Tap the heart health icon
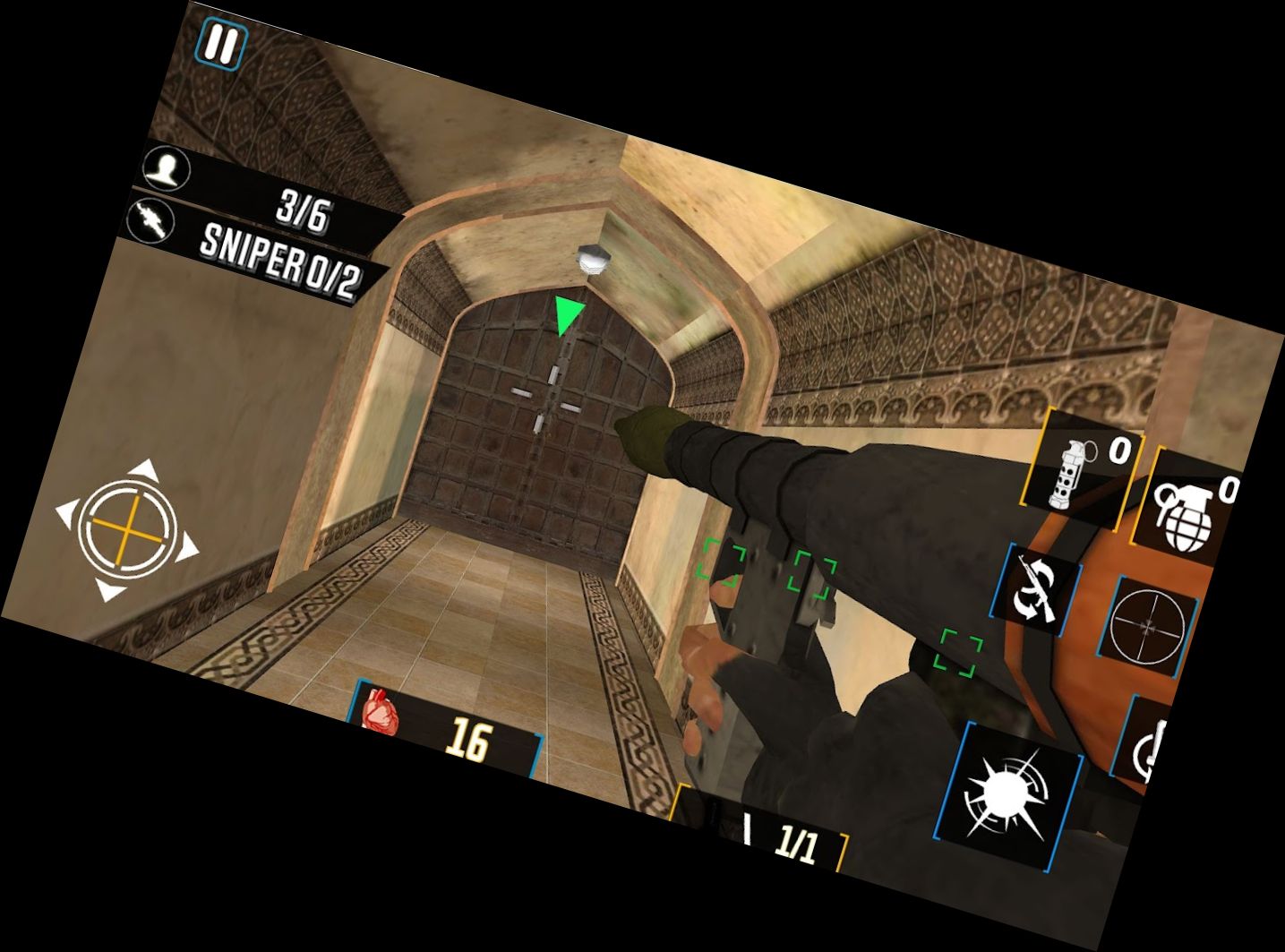This screenshot has width=1285, height=952. pyautogui.click(x=381, y=712)
